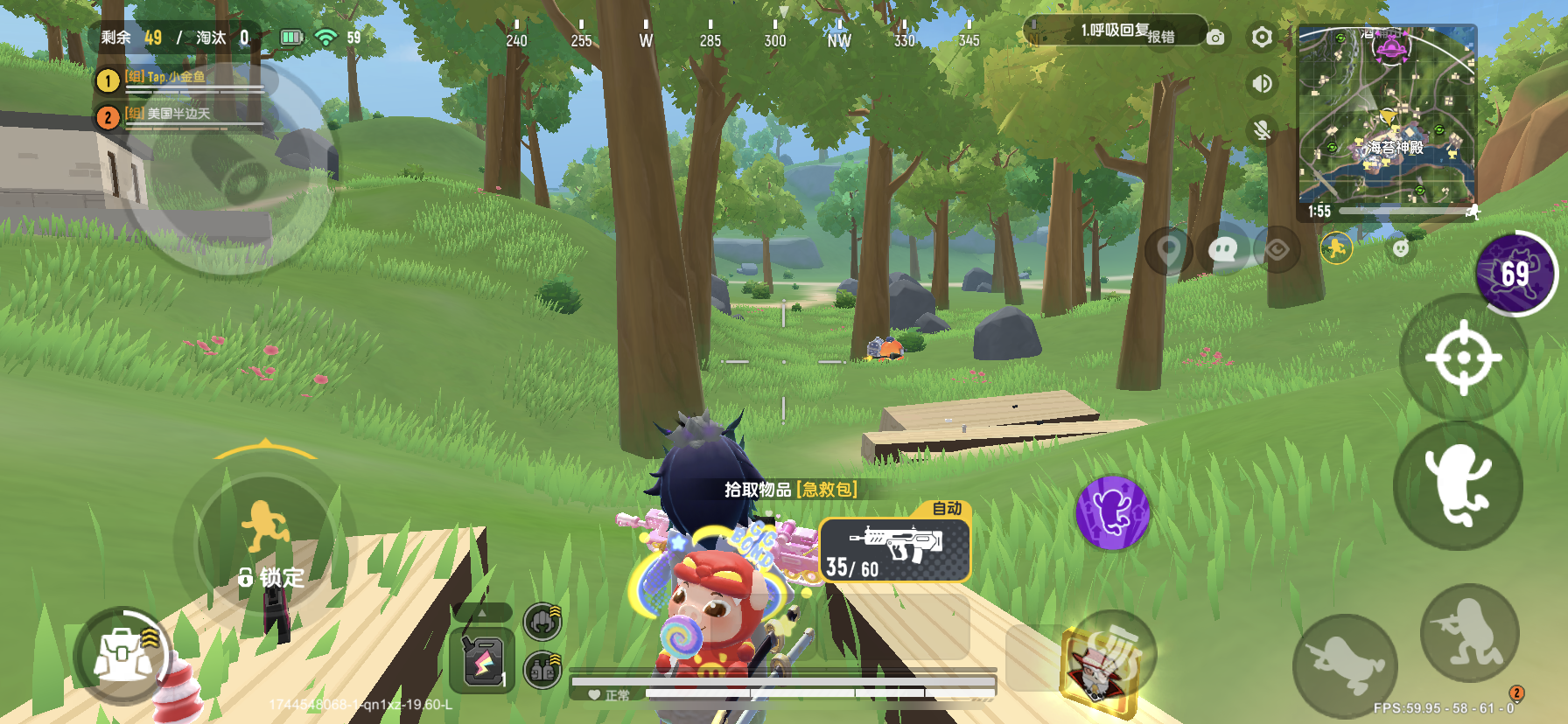Open the quick chat bubble

click(1222, 251)
